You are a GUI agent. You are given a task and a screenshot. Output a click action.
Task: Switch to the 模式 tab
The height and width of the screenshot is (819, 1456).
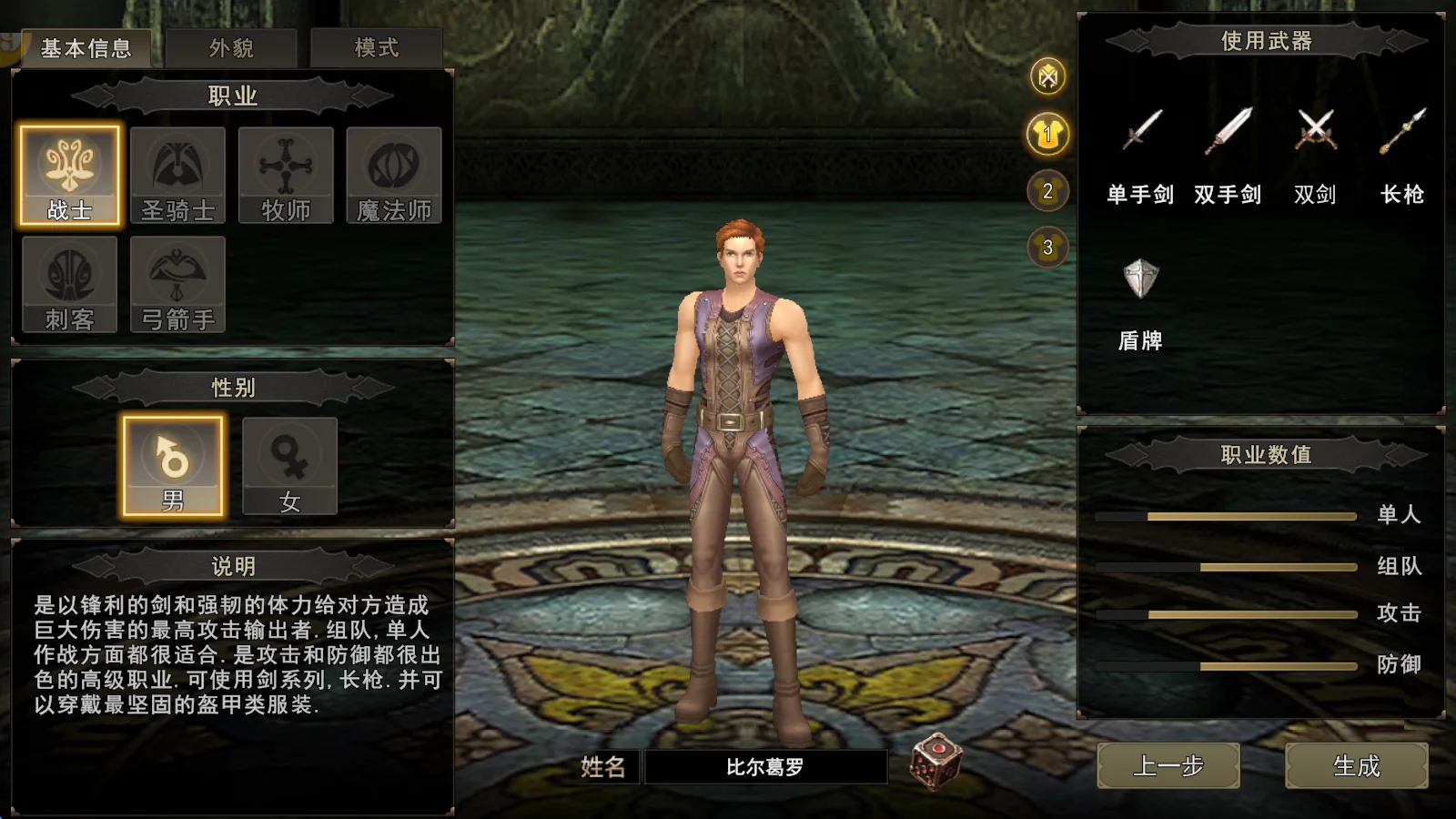click(376, 48)
